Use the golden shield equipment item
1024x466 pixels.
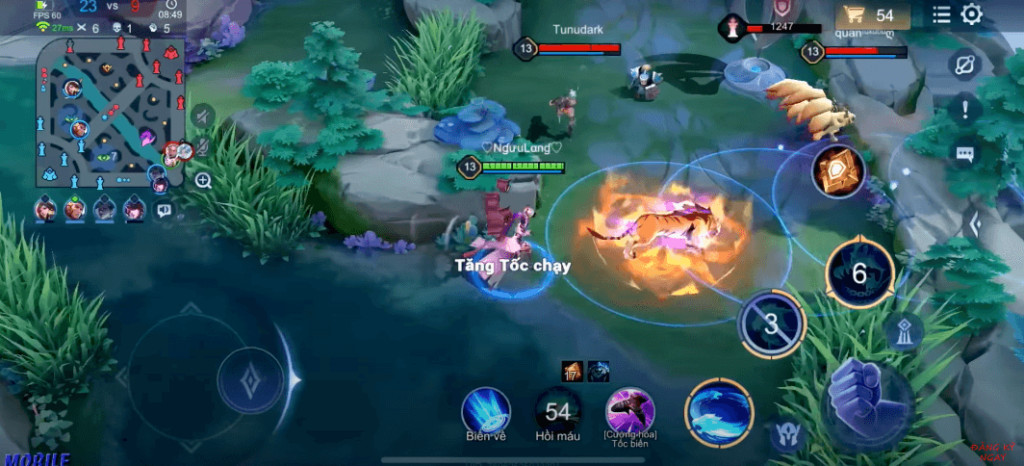[x=838, y=172]
